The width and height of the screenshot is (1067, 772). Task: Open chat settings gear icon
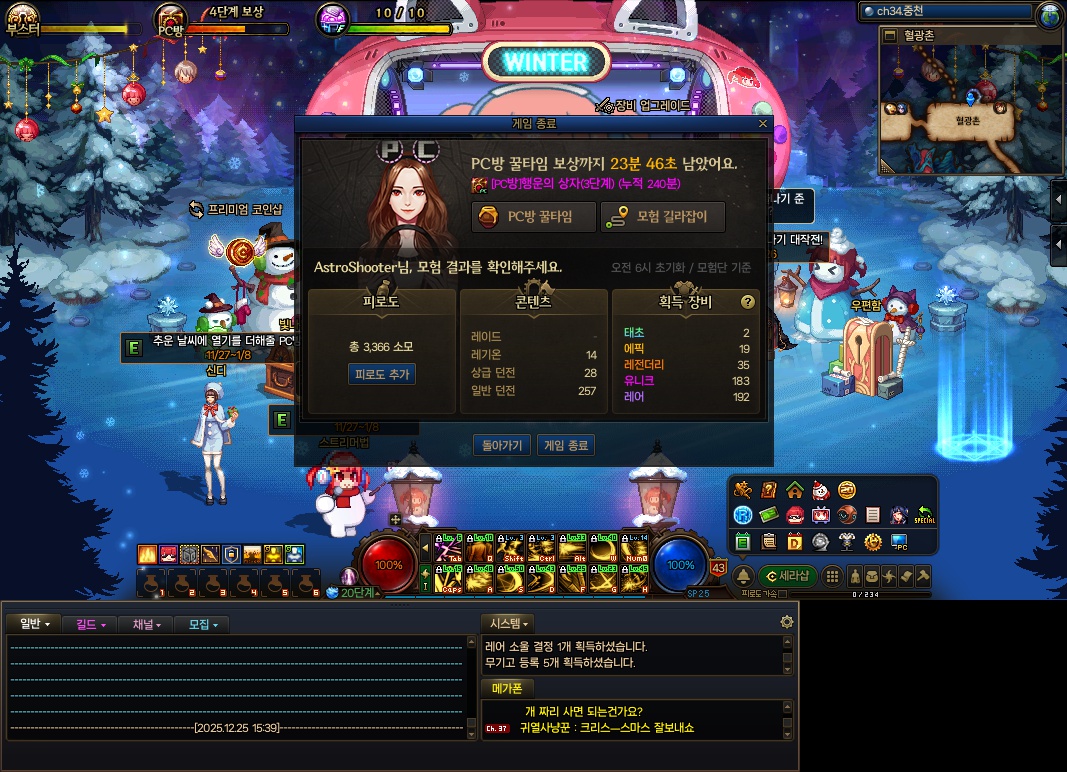point(787,622)
